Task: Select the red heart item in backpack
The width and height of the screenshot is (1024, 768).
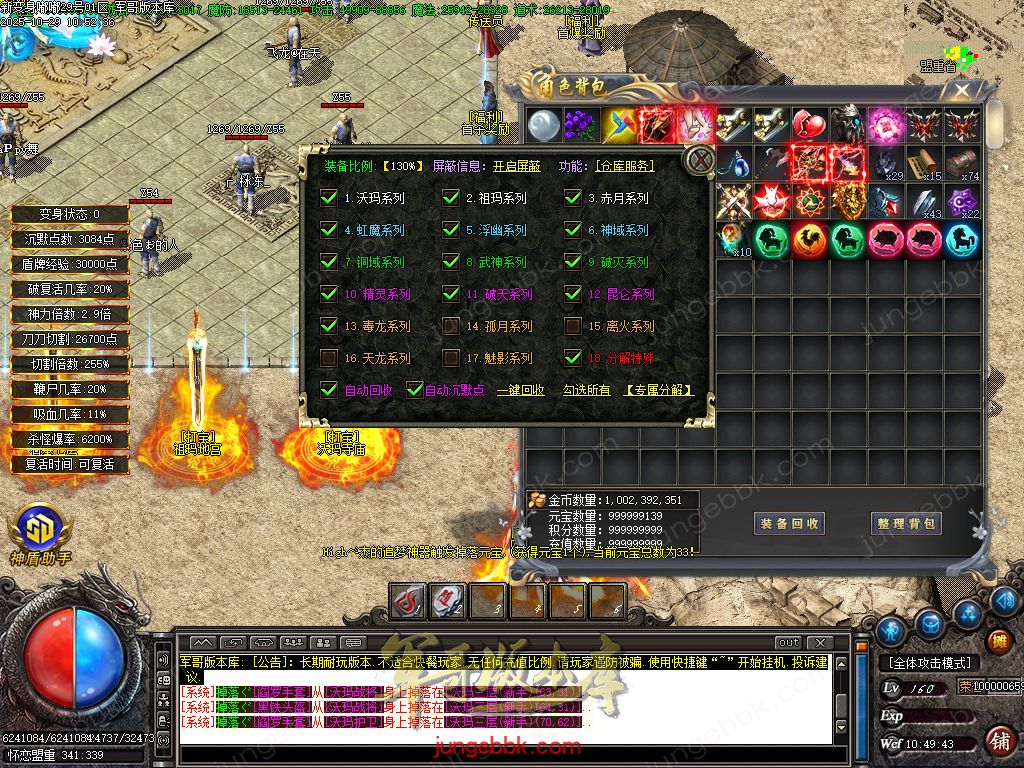Action: (808, 126)
